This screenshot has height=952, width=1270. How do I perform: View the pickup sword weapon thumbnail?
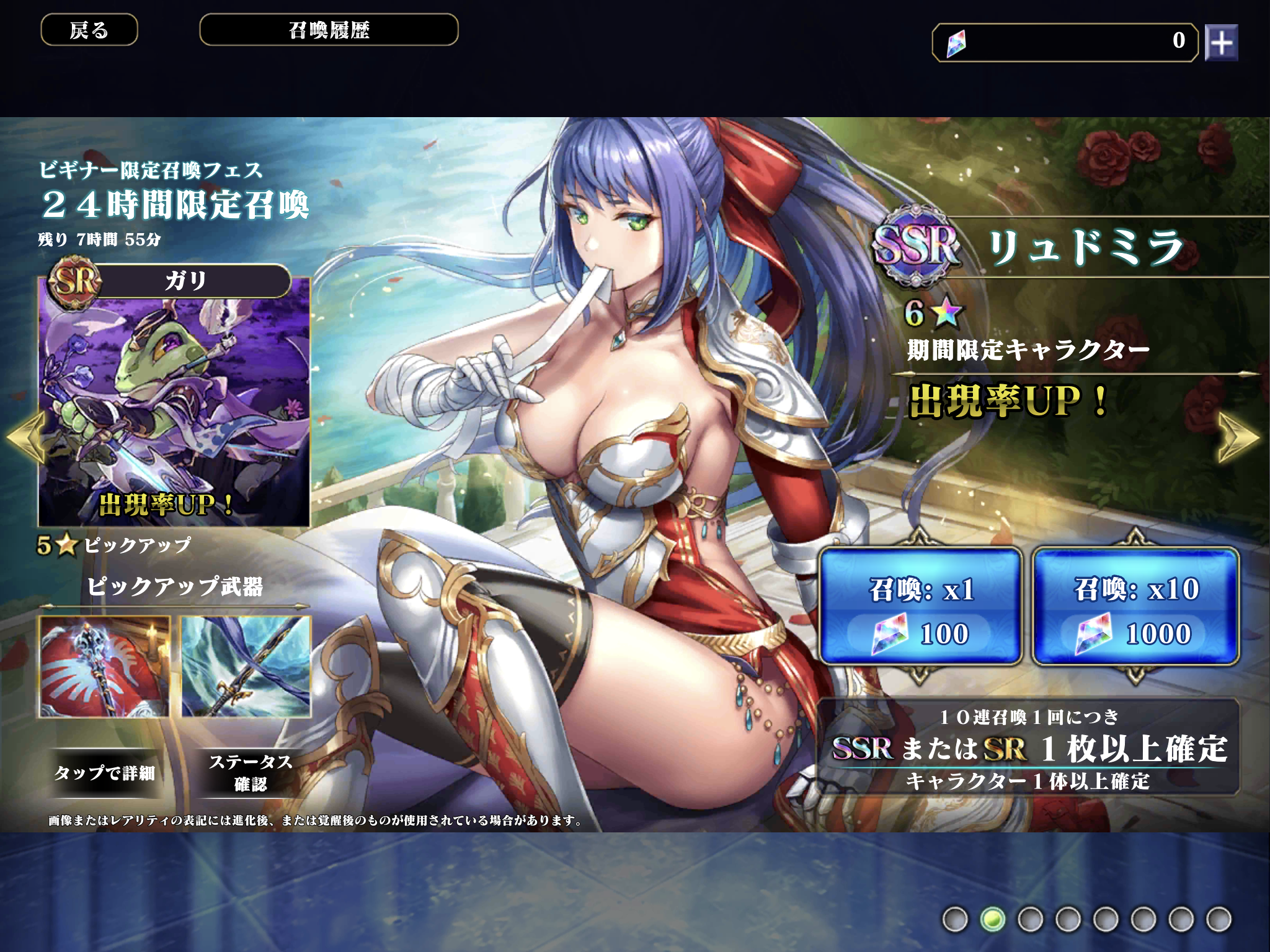[x=246, y=667]
